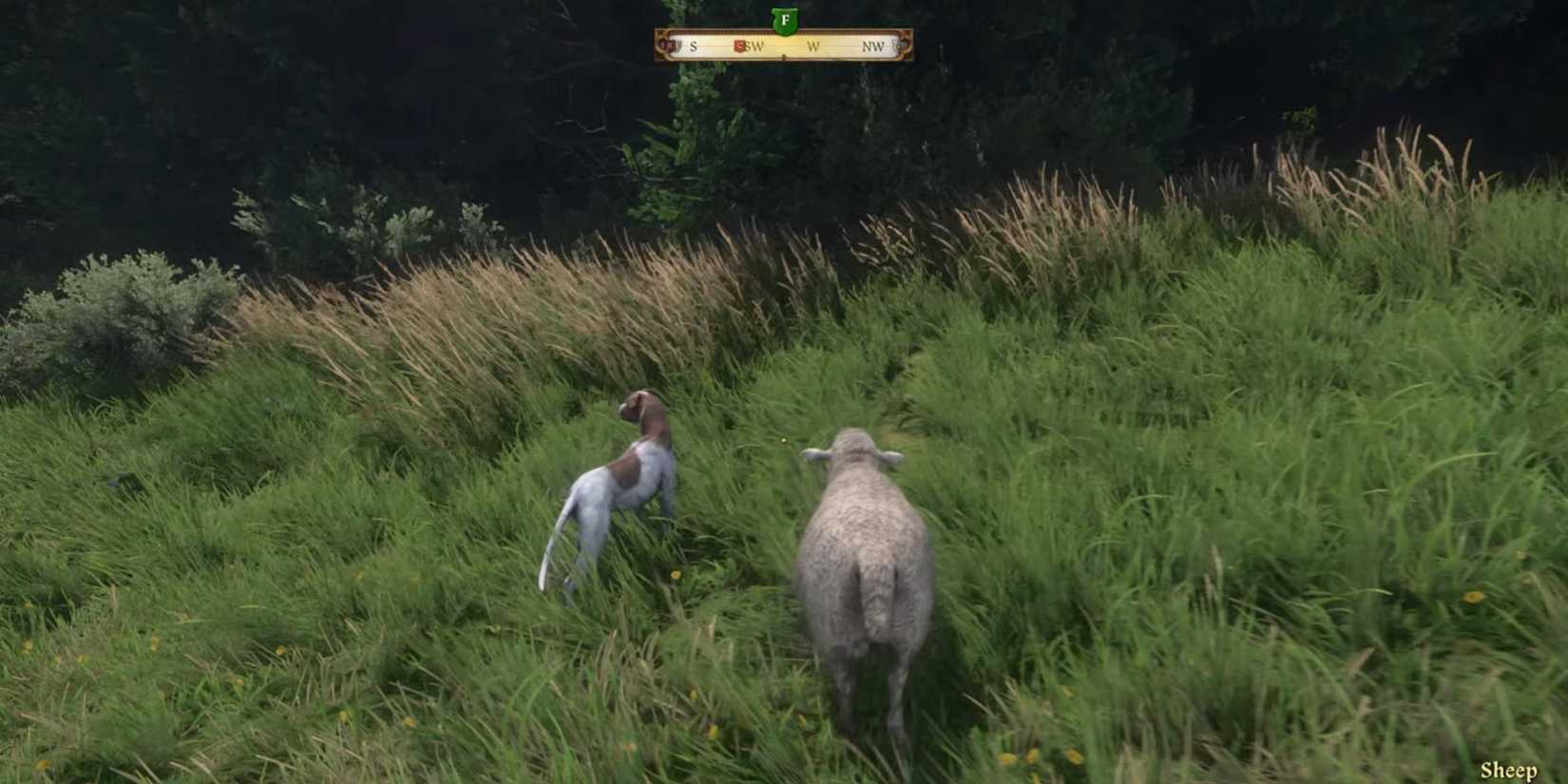The width and height of the screenshot is (1568, 784).
Task: Click the NW direction label on the compass
Action: click(874, 46)
